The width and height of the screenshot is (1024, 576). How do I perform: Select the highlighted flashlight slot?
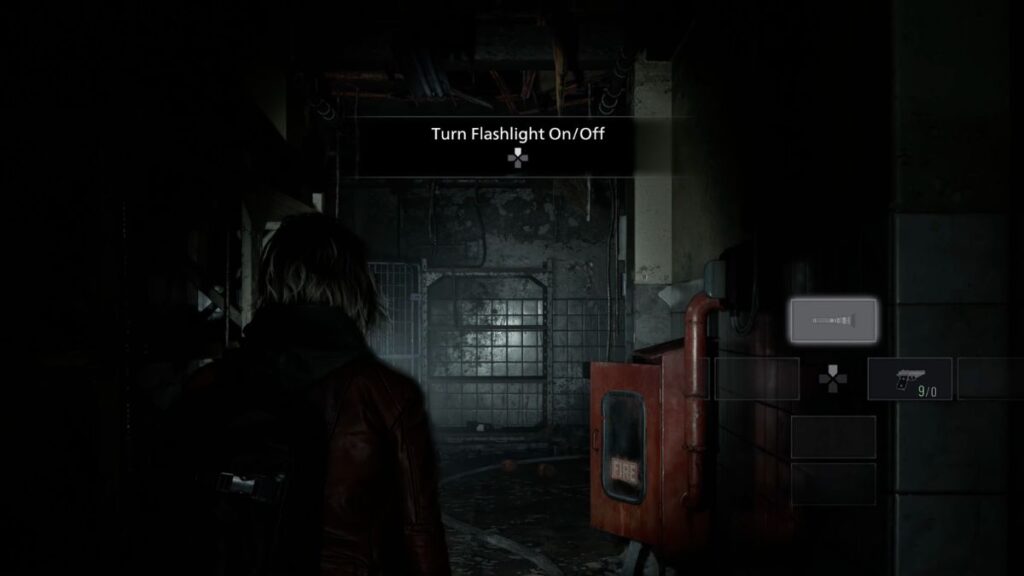832,320
